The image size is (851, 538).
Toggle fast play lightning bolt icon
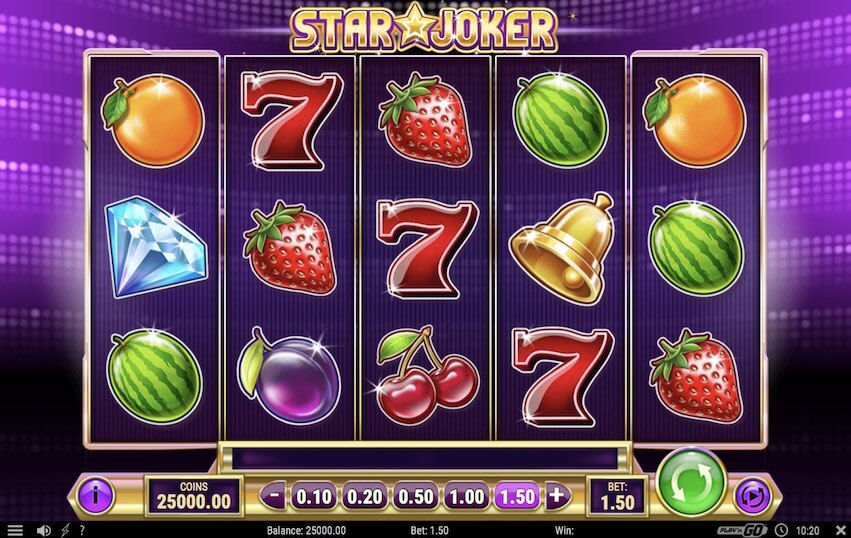point(65,530)
